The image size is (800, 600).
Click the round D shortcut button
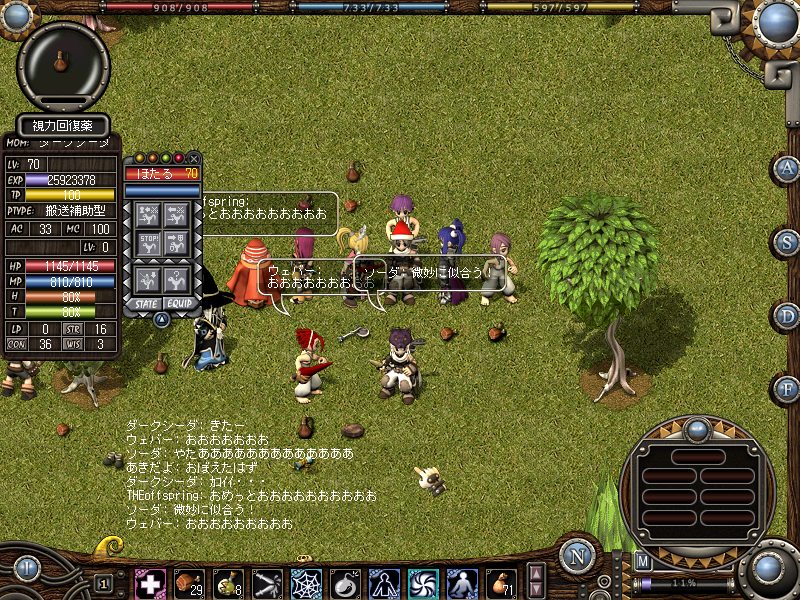click(x=787, y=316)
